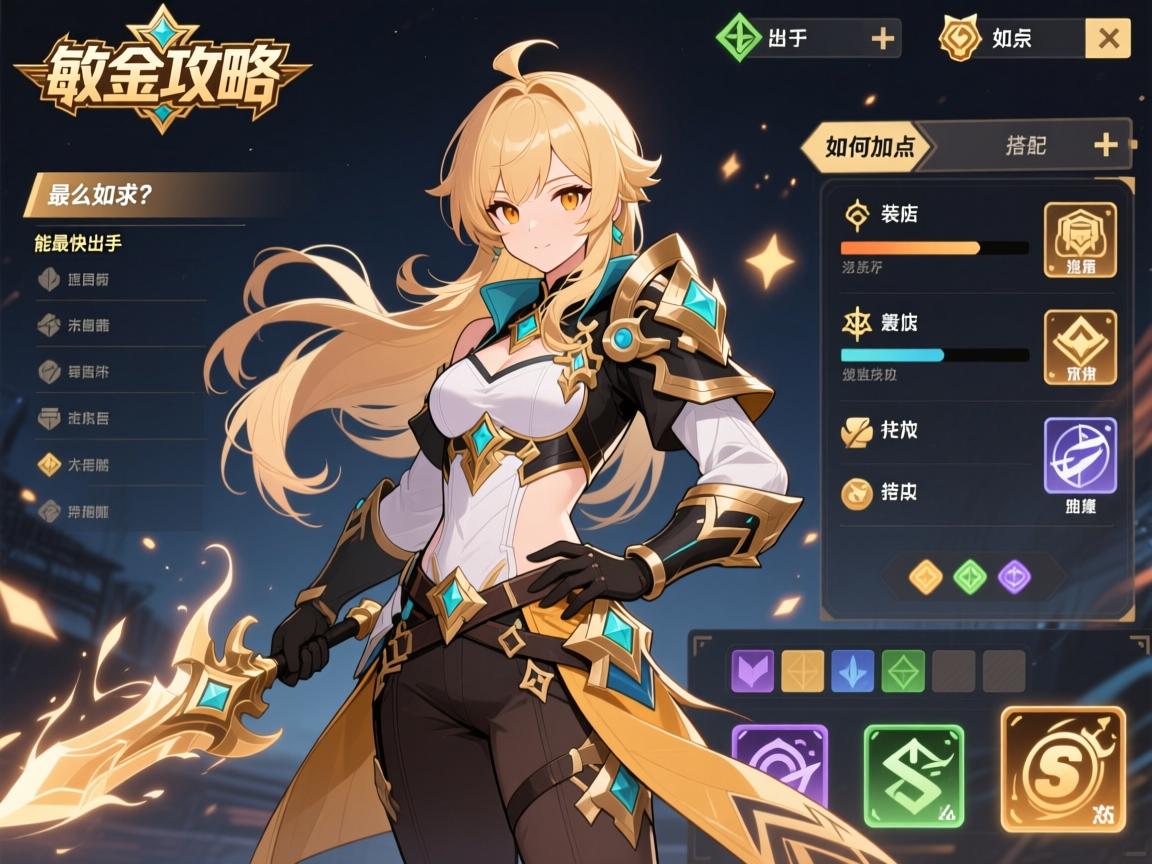Select the small blue square slot

click(x=852, y=671)
